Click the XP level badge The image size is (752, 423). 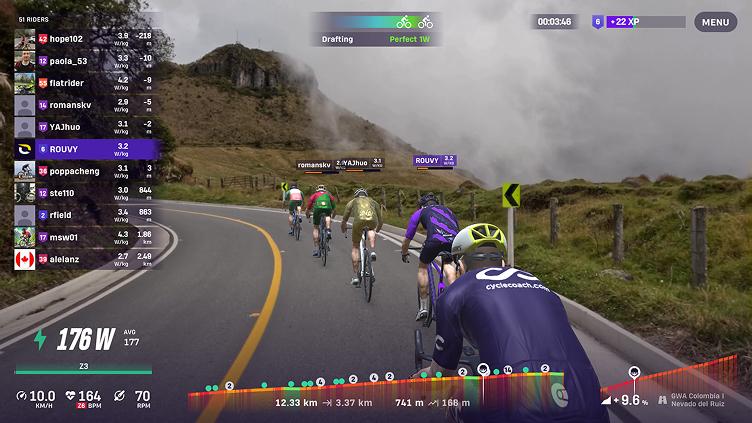598,21
